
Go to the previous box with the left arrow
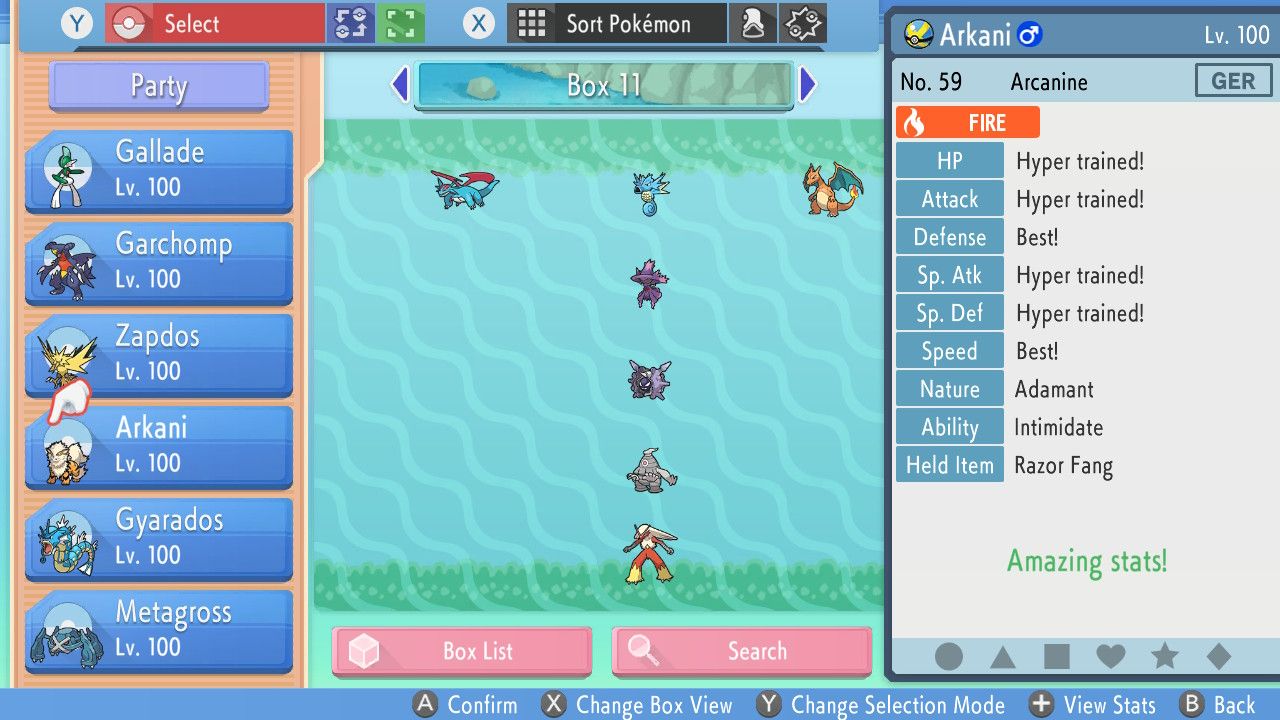[x=400, y=85]
